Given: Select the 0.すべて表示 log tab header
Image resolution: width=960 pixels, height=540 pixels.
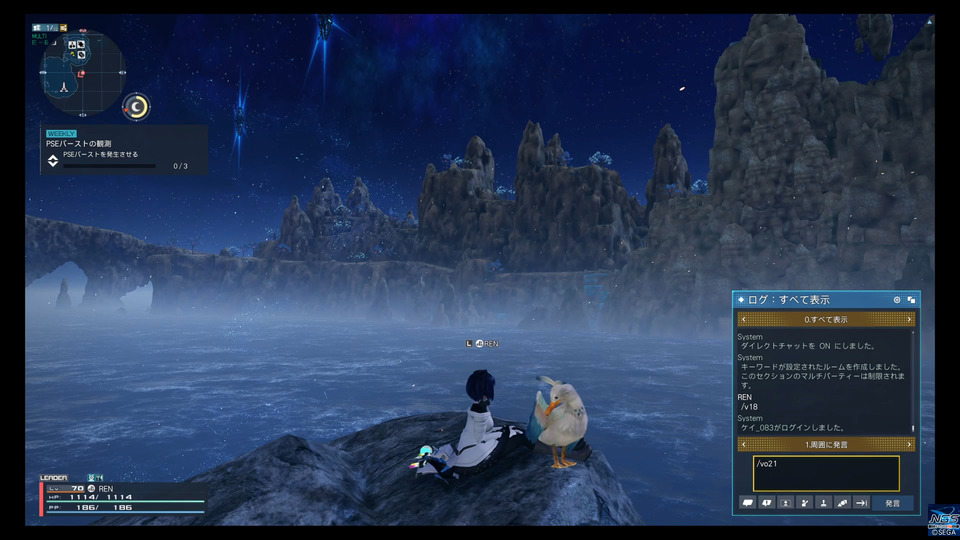Looking at the screenshot, I should 826,320.
